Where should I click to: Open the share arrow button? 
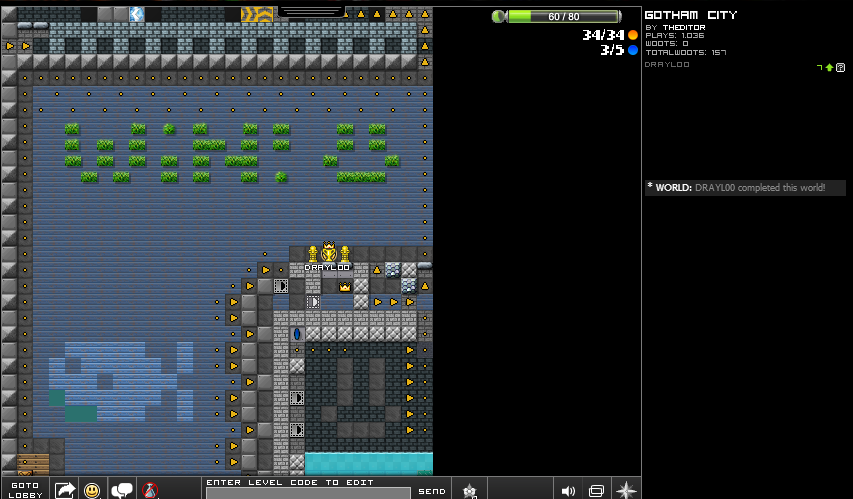tap(65, 490)
